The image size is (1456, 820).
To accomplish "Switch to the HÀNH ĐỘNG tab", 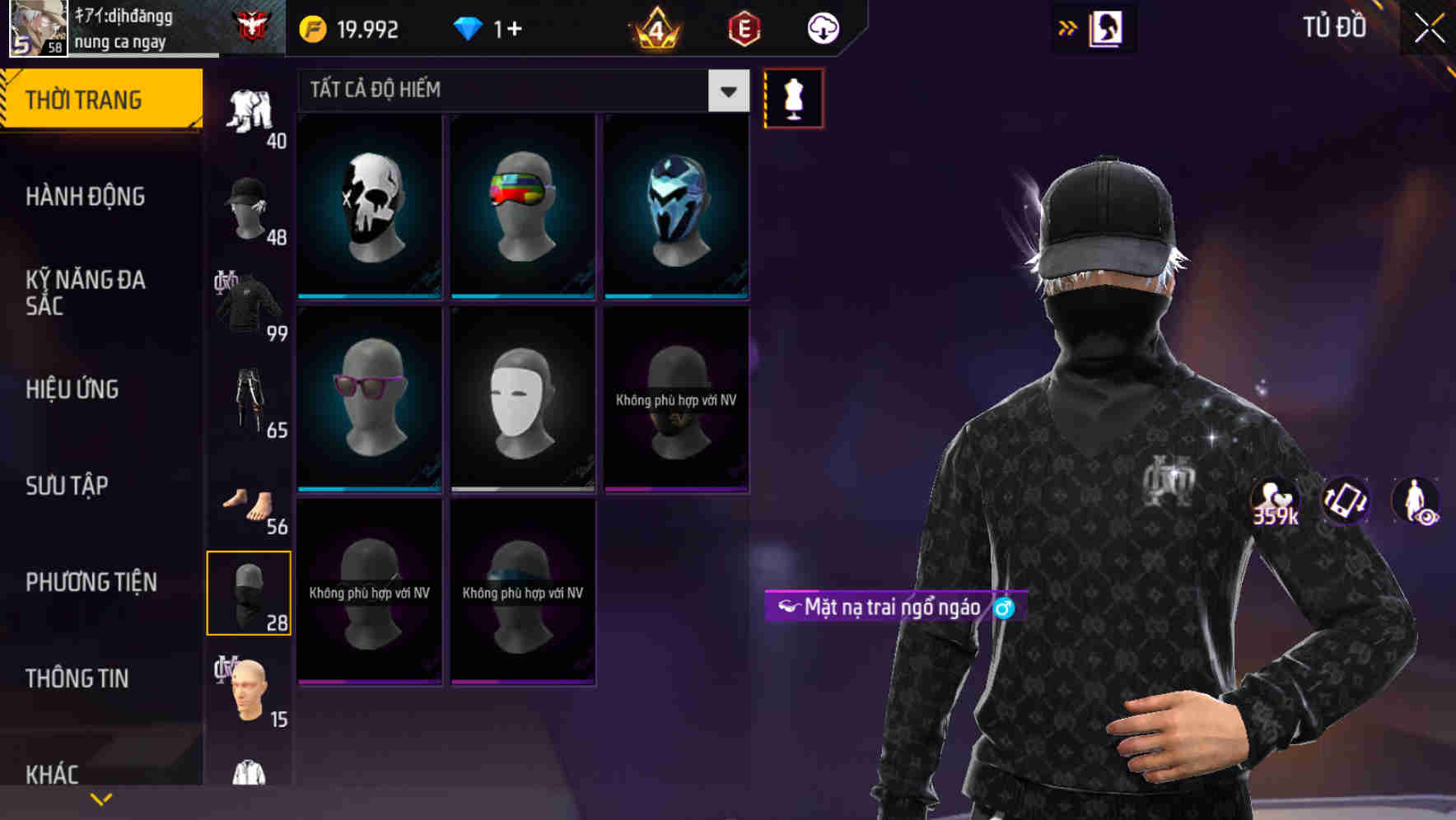I will (x=86, y=196).
